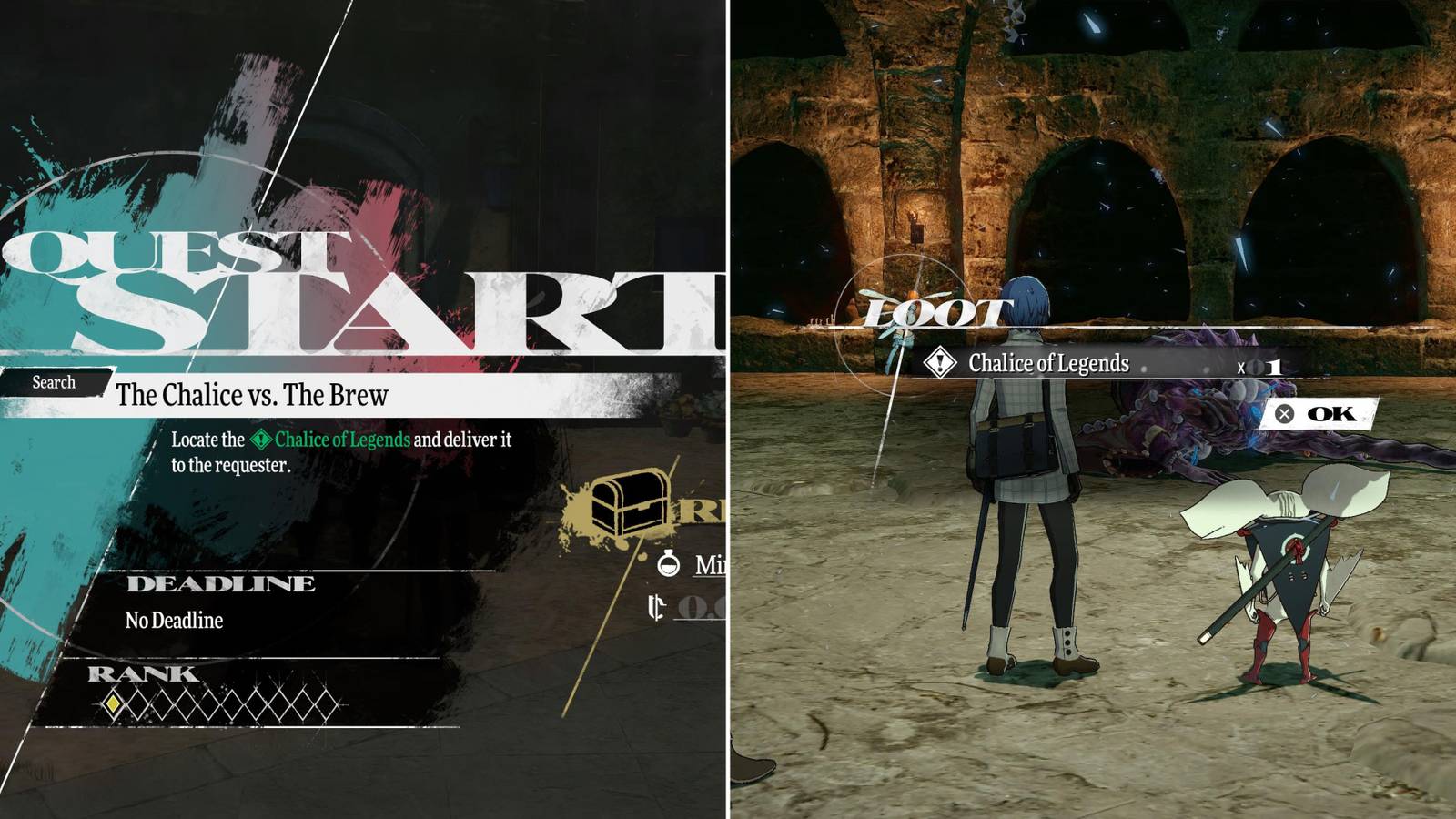Select the yellow filled rank diamond
Viewport: 1456px width, 819px height.
[x=113, y=703]
